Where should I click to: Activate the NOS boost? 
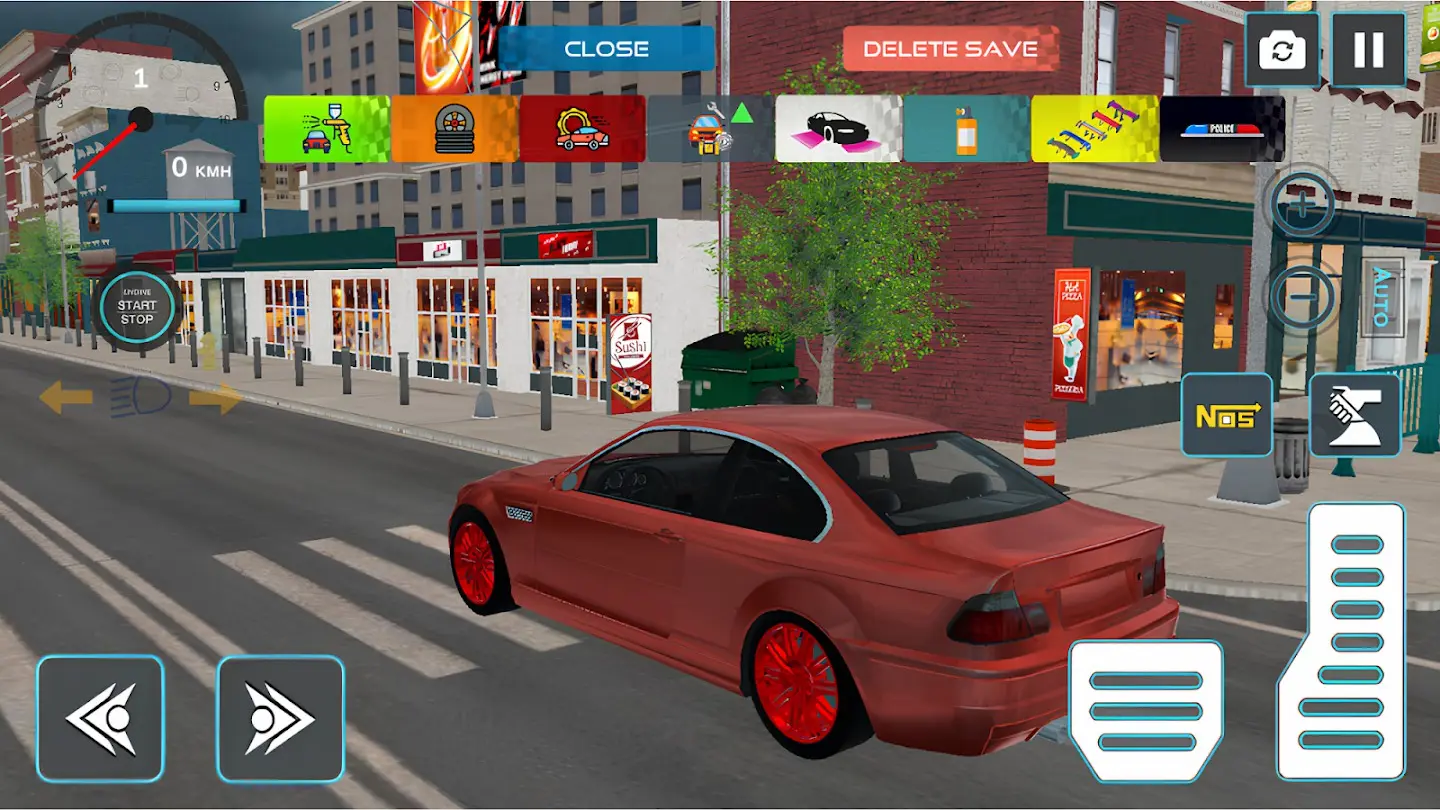click(1227, 415)
